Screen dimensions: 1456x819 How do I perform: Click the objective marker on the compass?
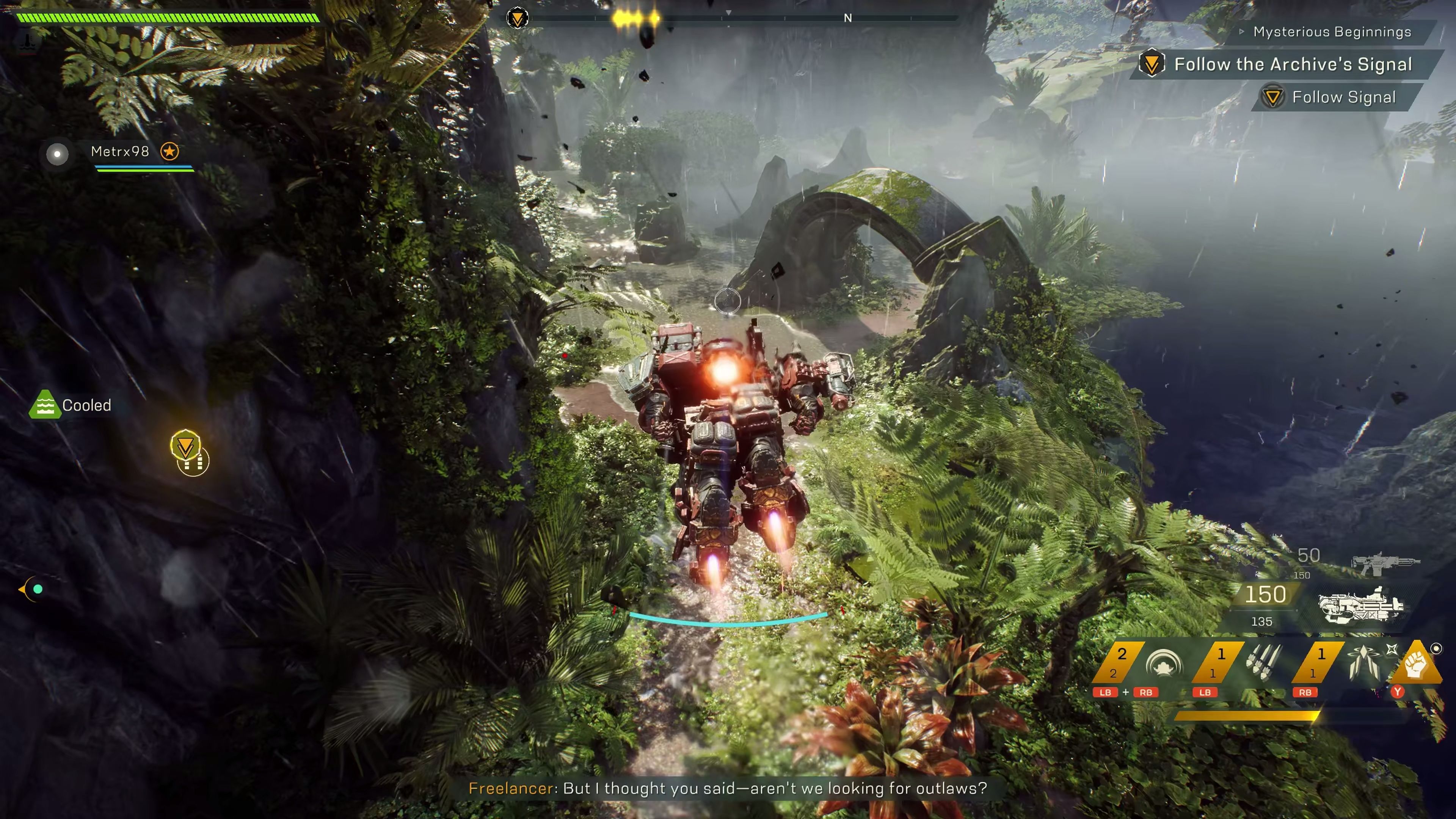click(517, 18)
